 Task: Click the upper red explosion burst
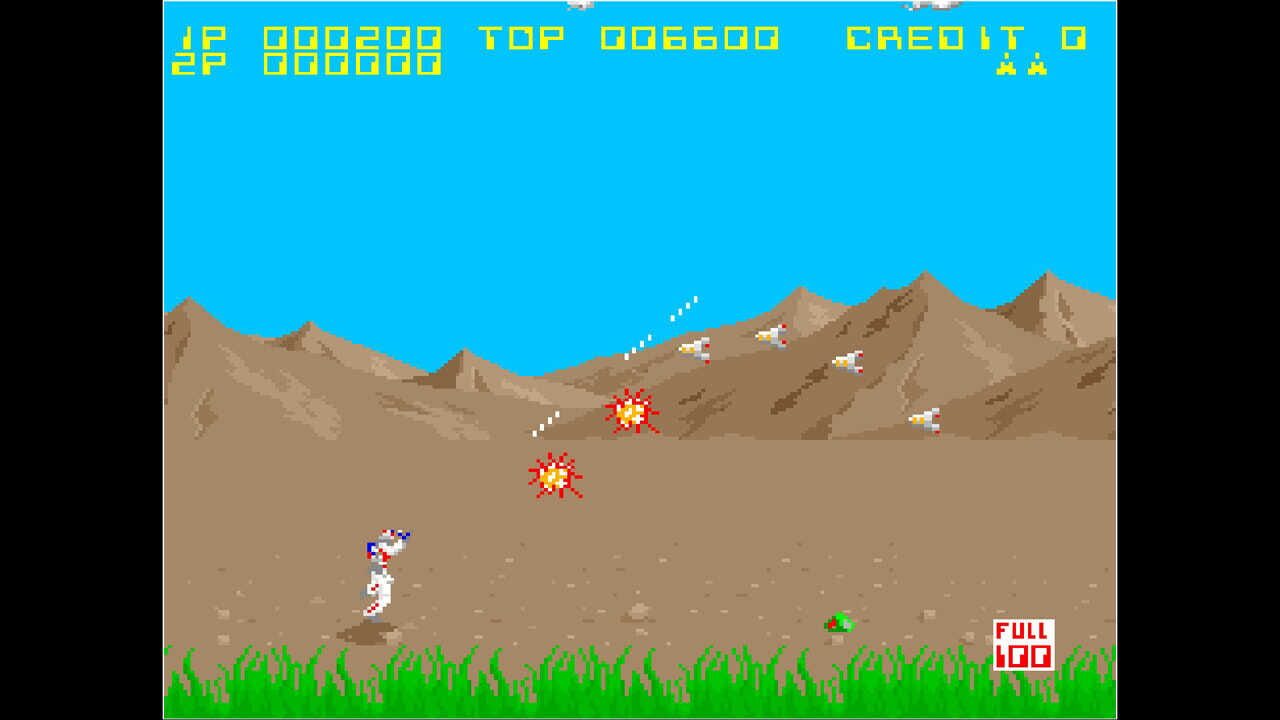click(x=632, y=410)
